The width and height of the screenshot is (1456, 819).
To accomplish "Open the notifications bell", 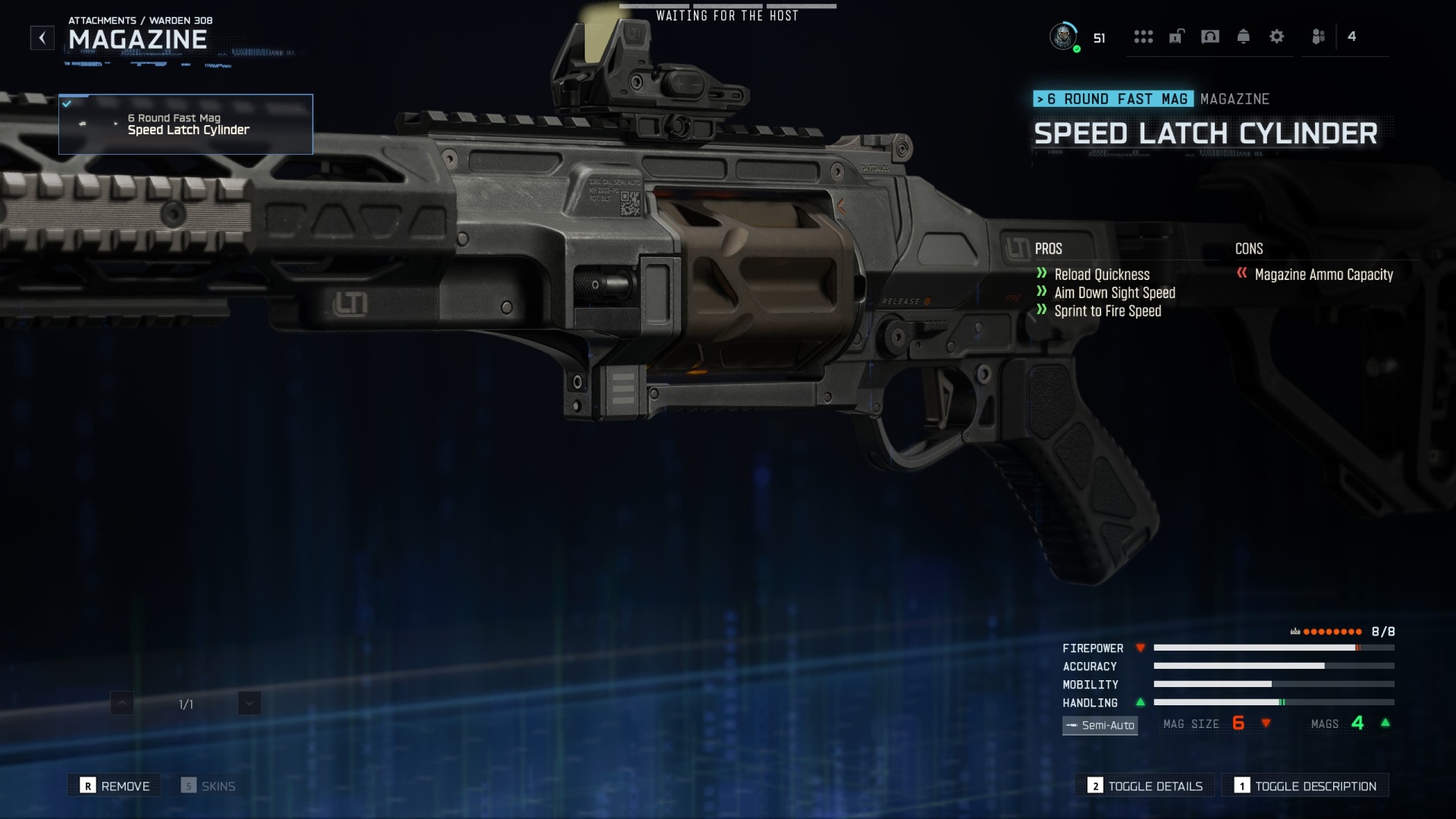I will click(1244, 36).
